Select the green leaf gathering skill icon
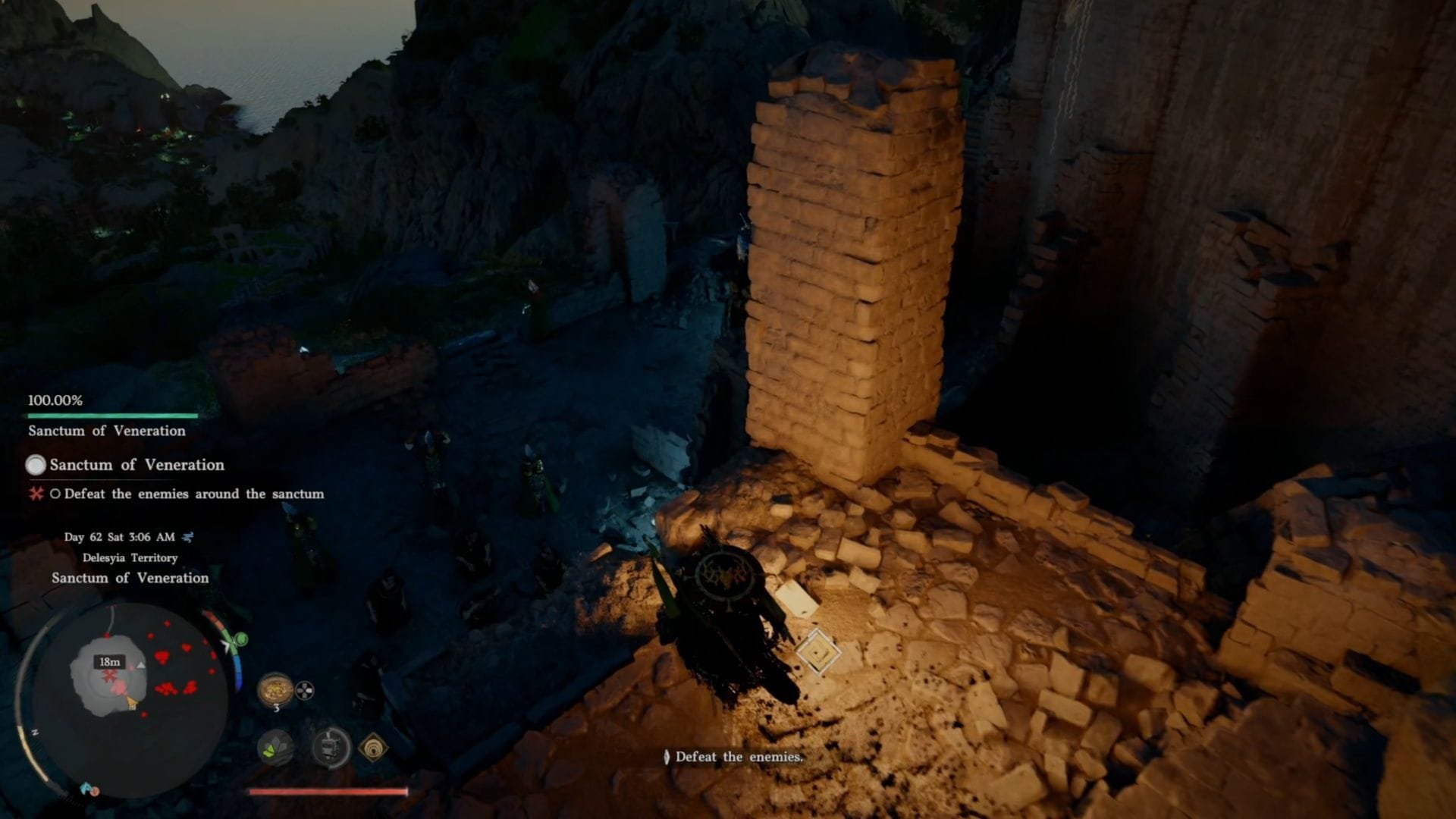This screenshot has height=819, width=1456. click(x=275, y=747)
